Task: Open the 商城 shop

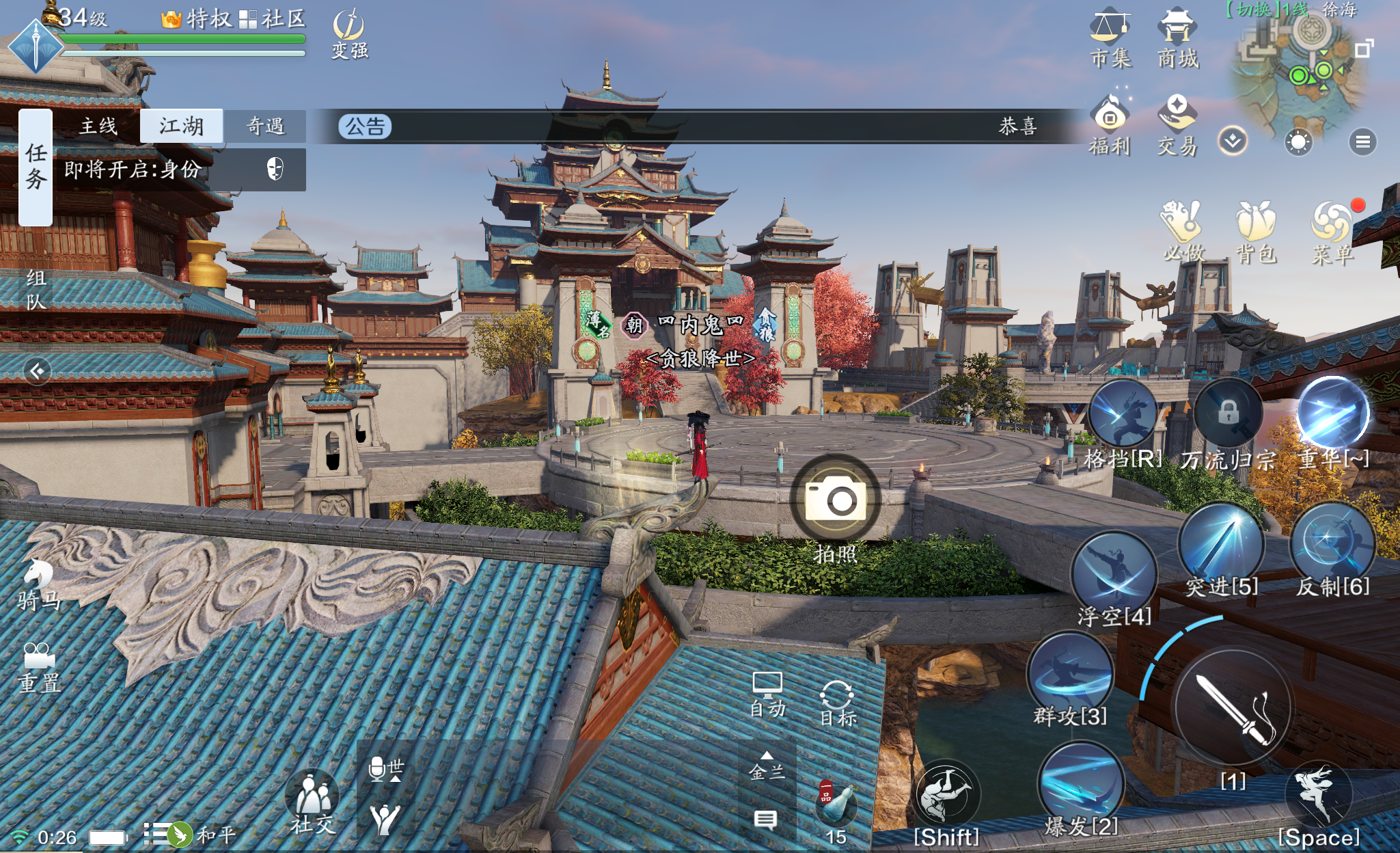Action: (x=1177, y=38)
